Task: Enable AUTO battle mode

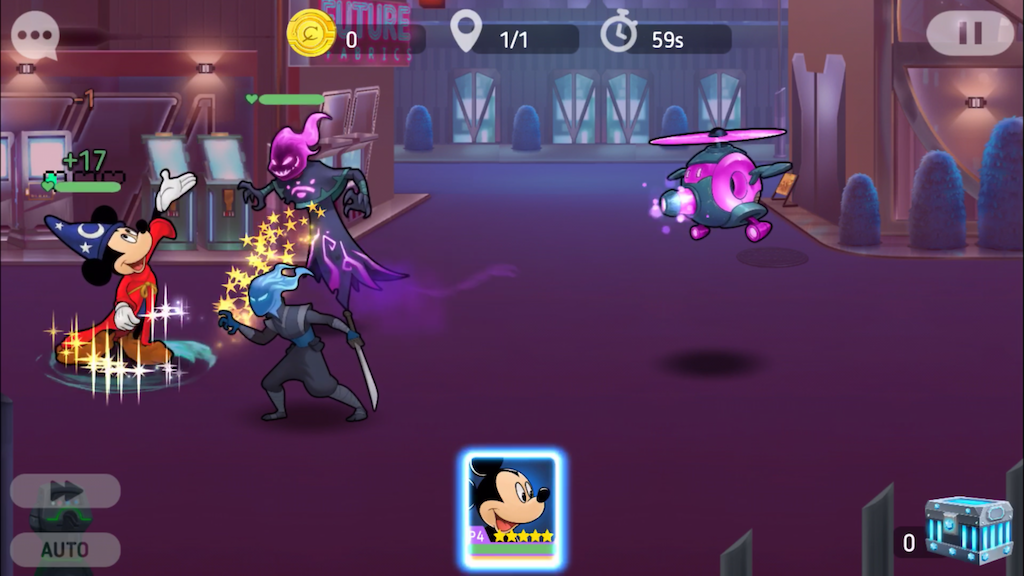Action: pos(66,549)
